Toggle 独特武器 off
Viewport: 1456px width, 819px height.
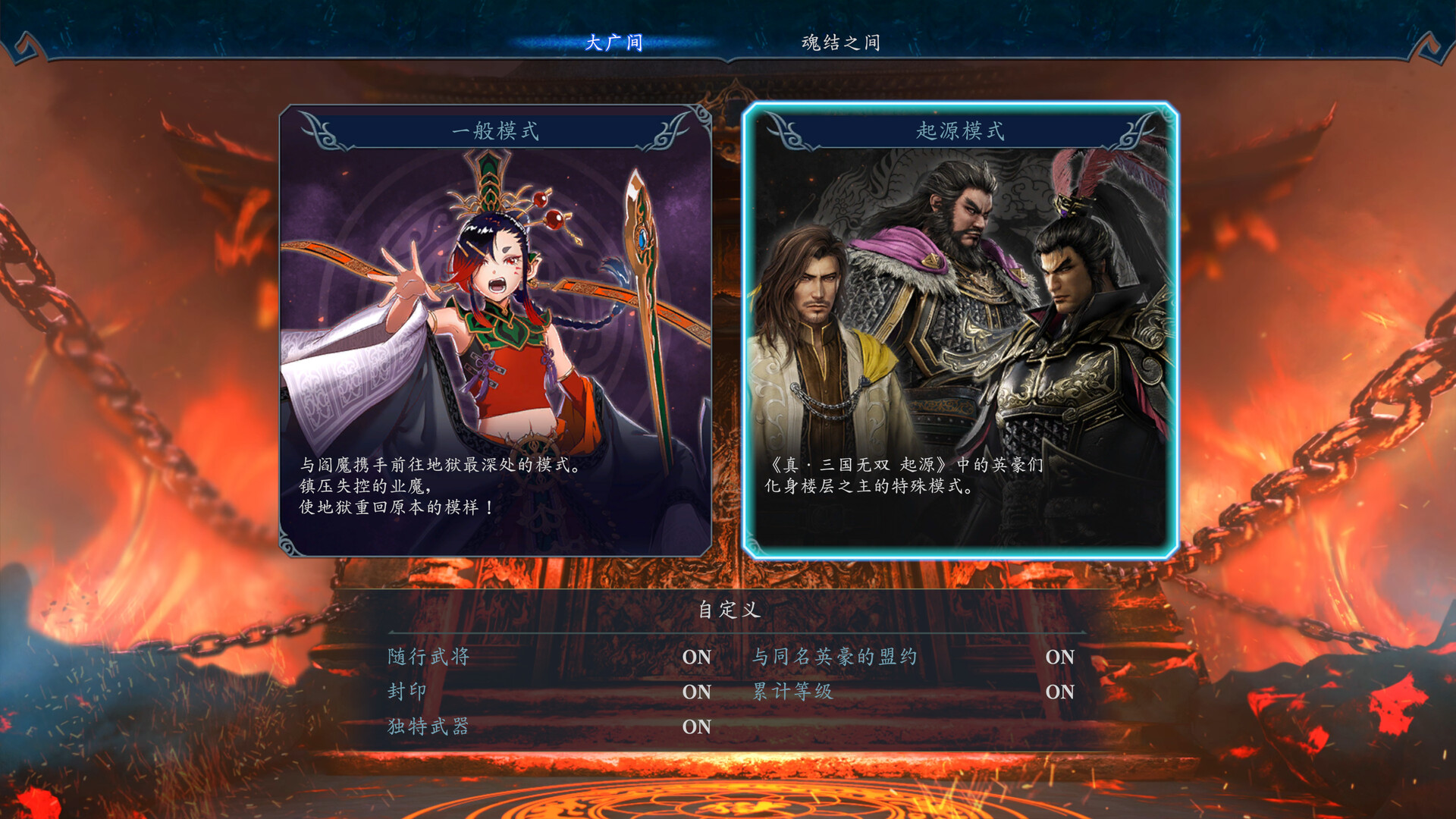(x=696, y=726)
